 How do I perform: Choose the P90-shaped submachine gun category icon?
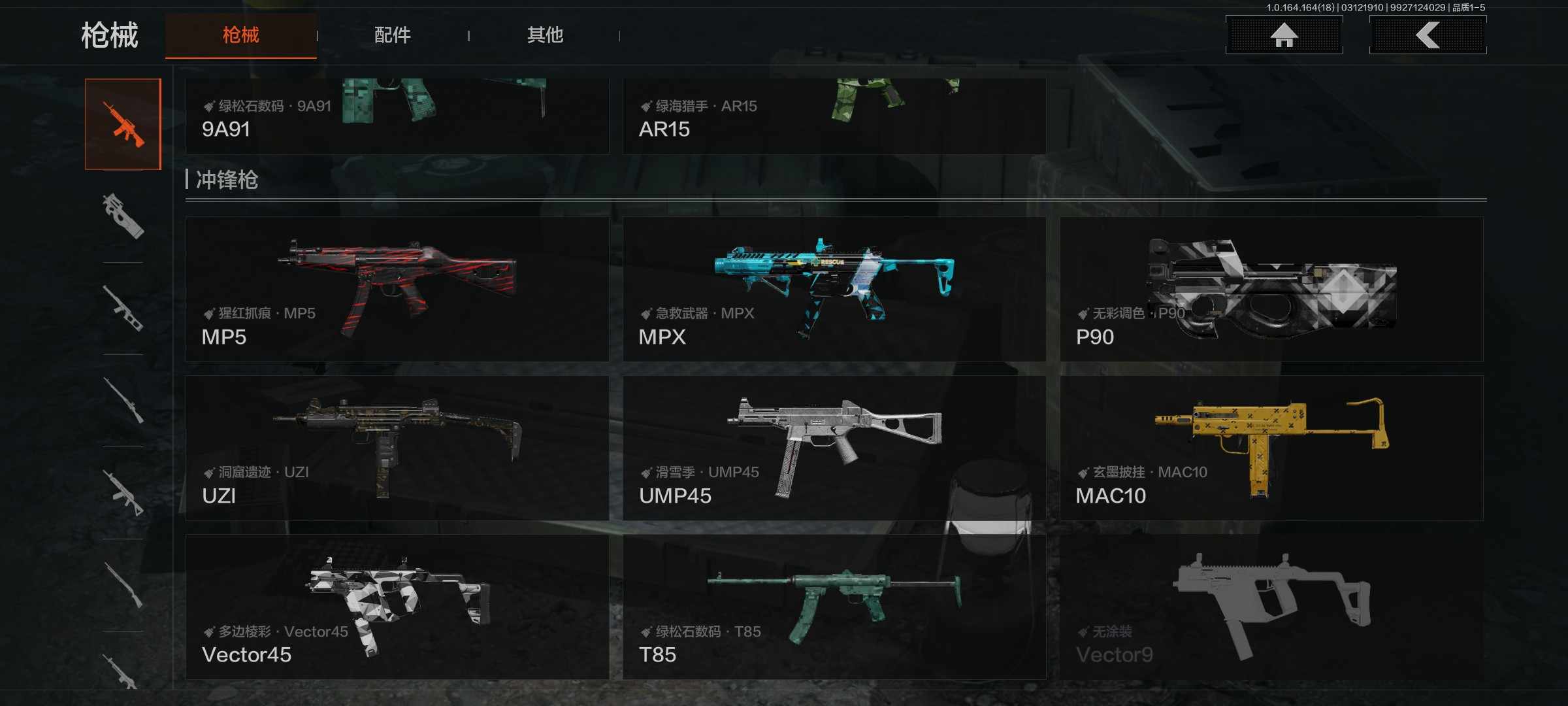[123, 216]
